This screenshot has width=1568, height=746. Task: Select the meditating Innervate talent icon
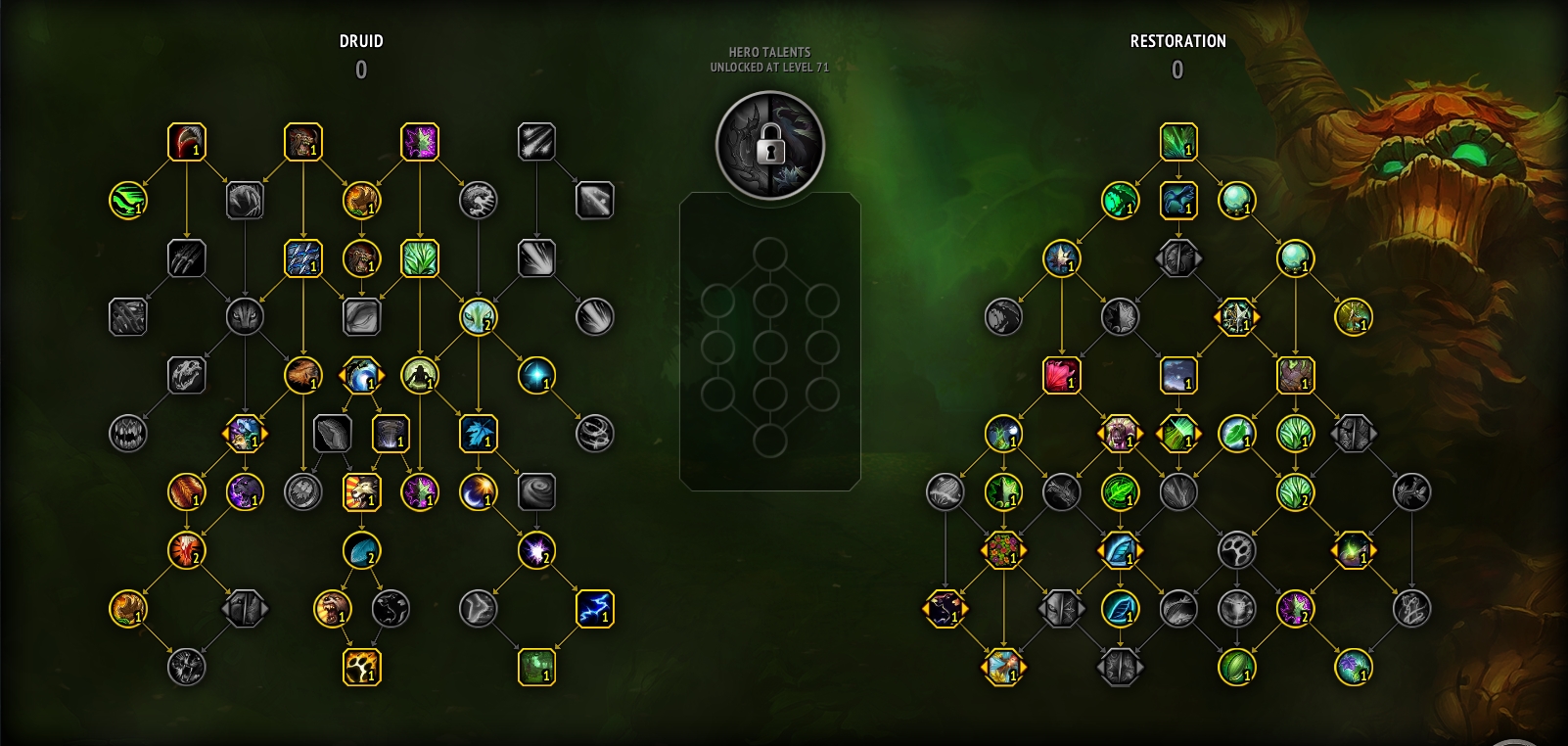tap(420, 377)
